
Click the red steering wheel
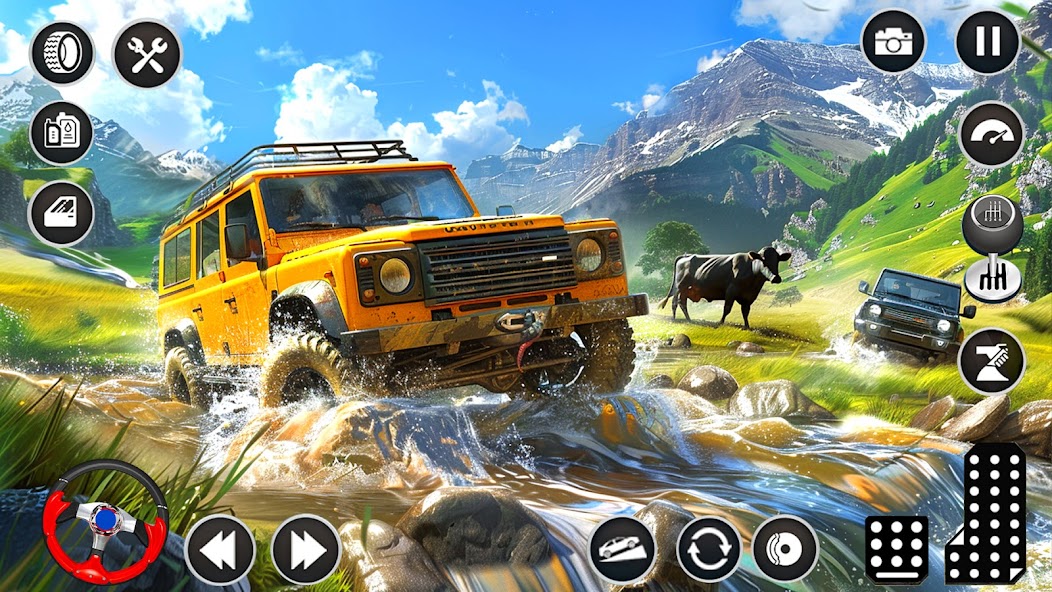tap(105, 520)
